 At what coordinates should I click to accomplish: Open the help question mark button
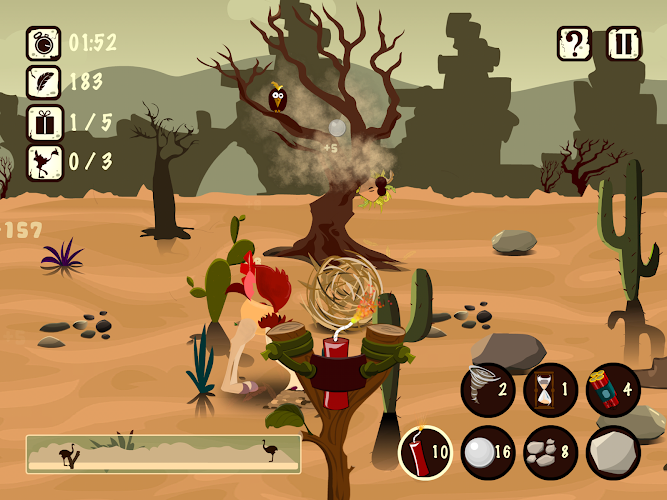575,45
